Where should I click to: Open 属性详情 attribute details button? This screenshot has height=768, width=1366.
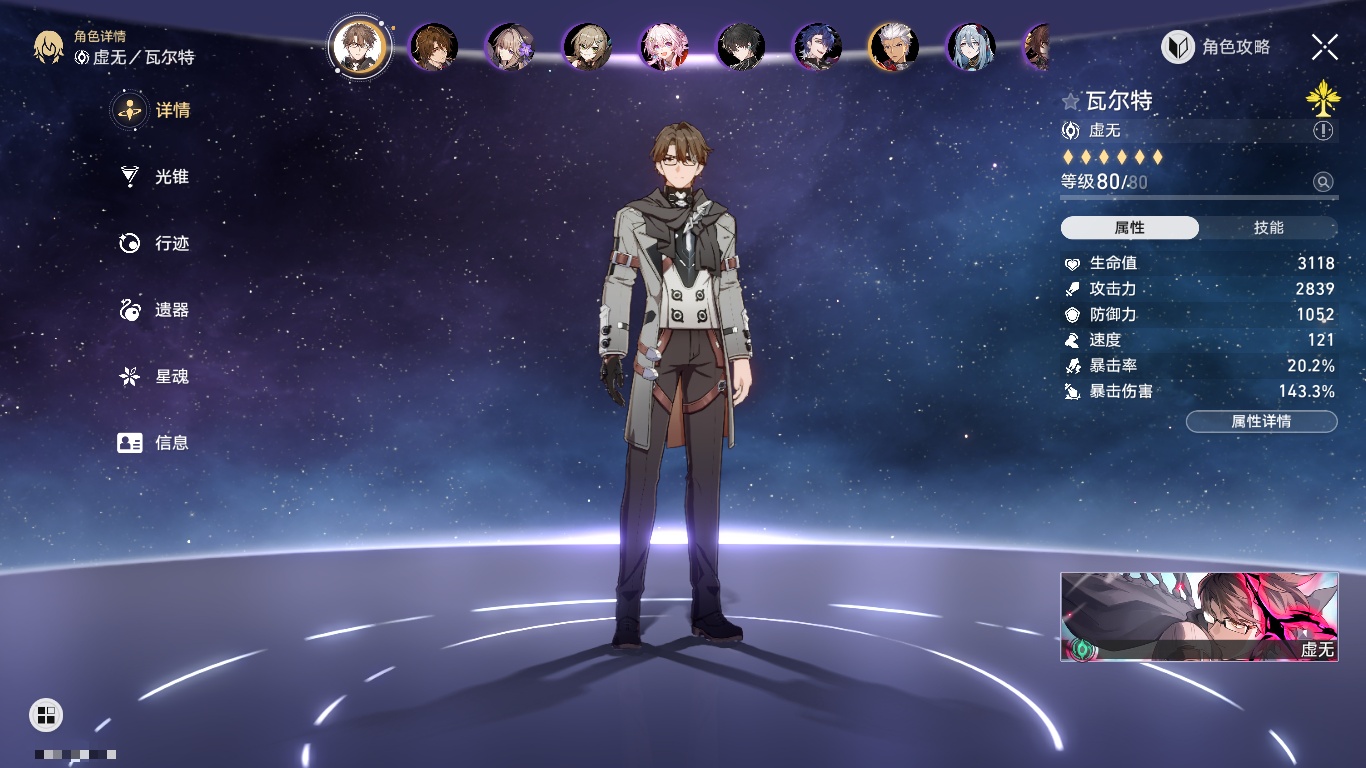point(1261,421)
